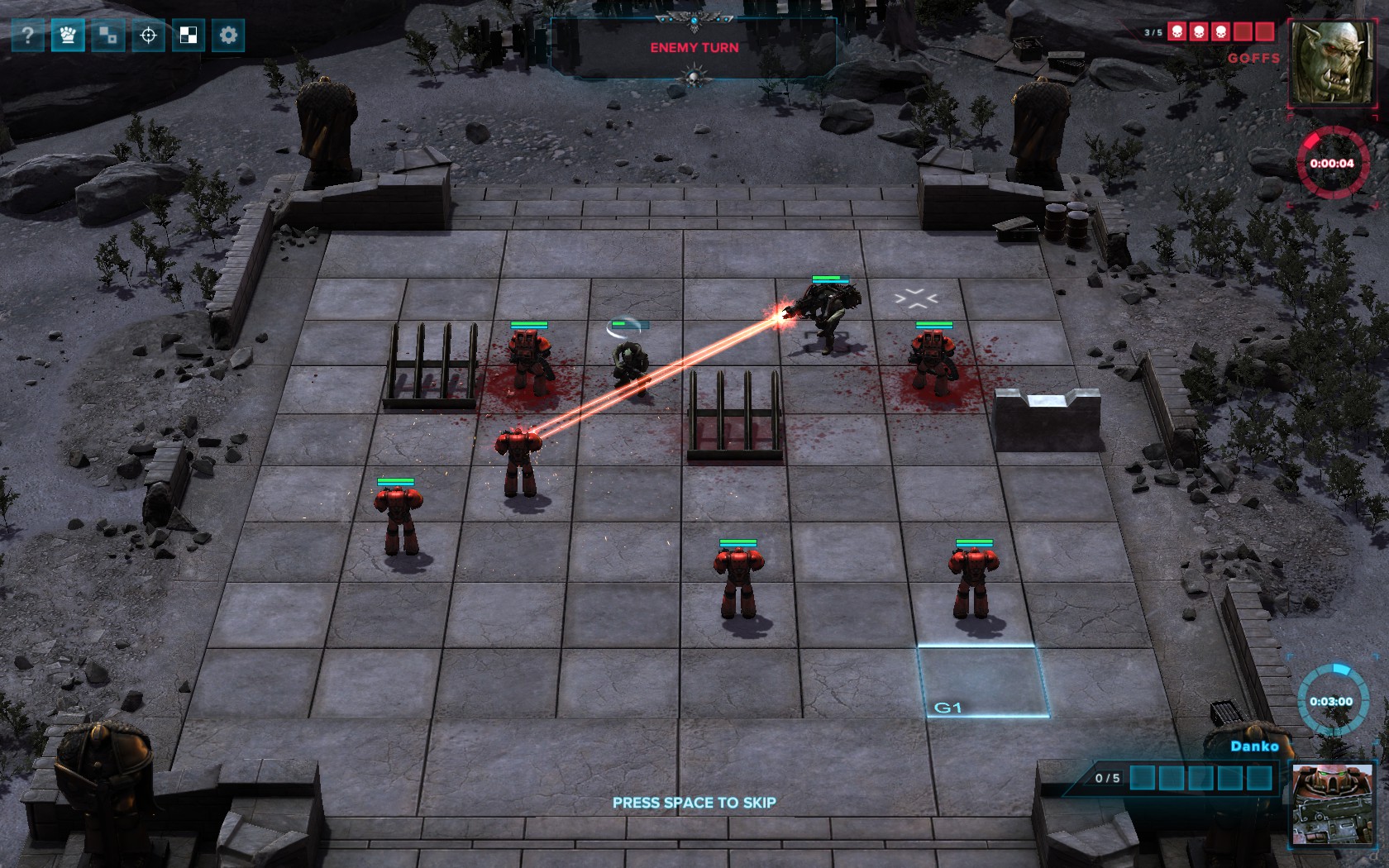Open the settings gear menu
This screenshot has width=1389, height=868.
pyautogui.click(x=228, y=35)
